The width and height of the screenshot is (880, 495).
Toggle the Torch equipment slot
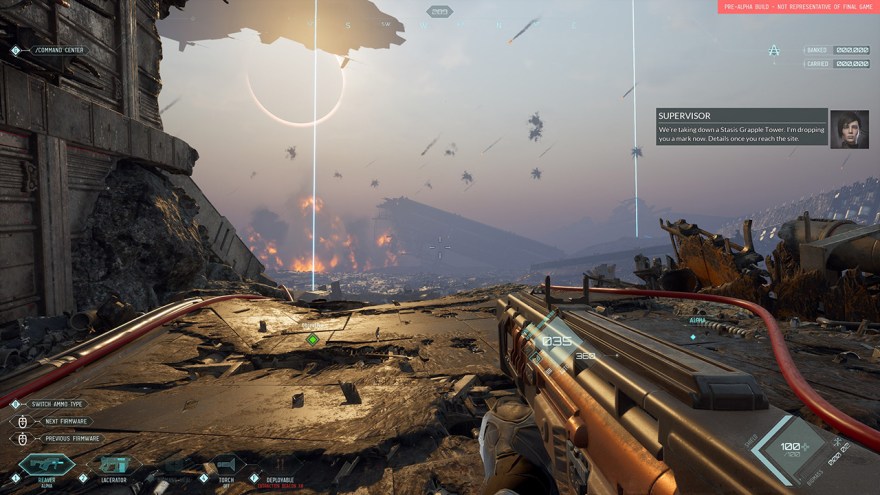[229, 465]
